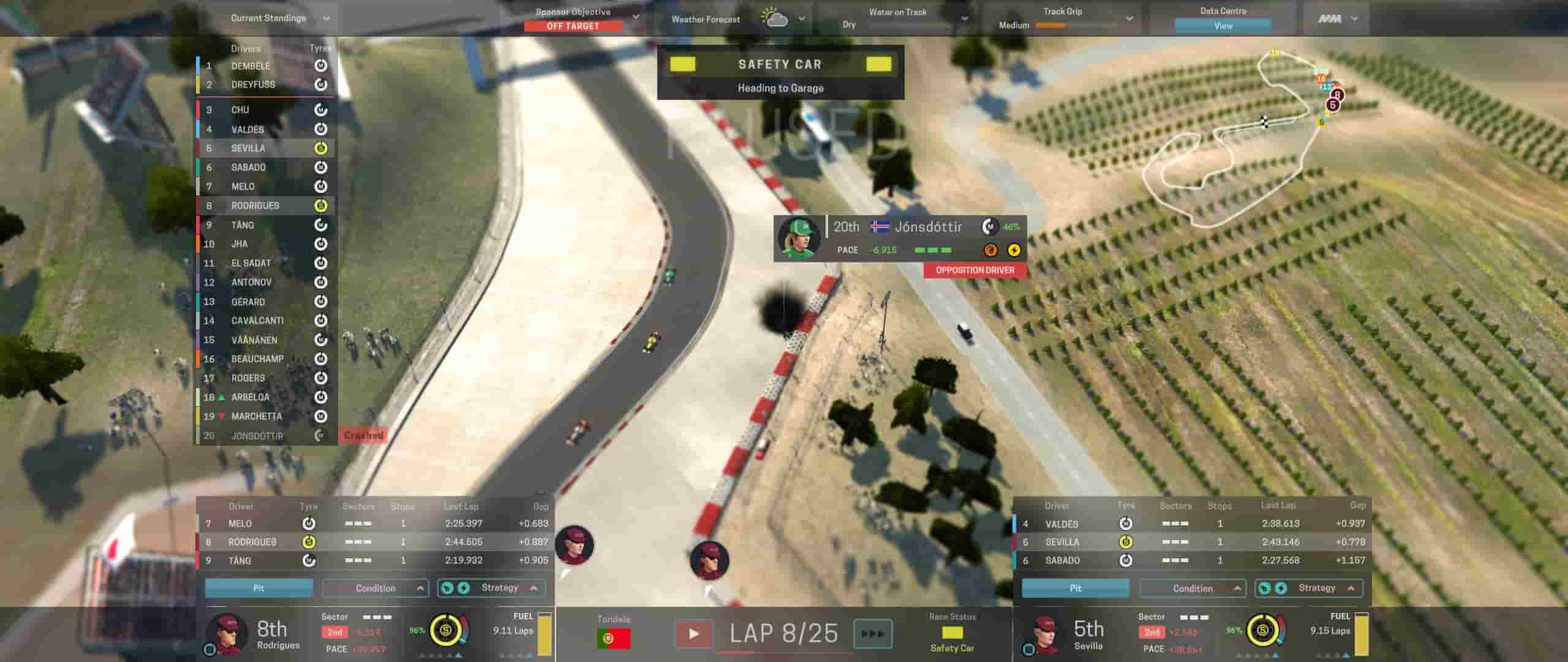
Task: Expand the Sponsor Objective panel
Action: (635, 17)
